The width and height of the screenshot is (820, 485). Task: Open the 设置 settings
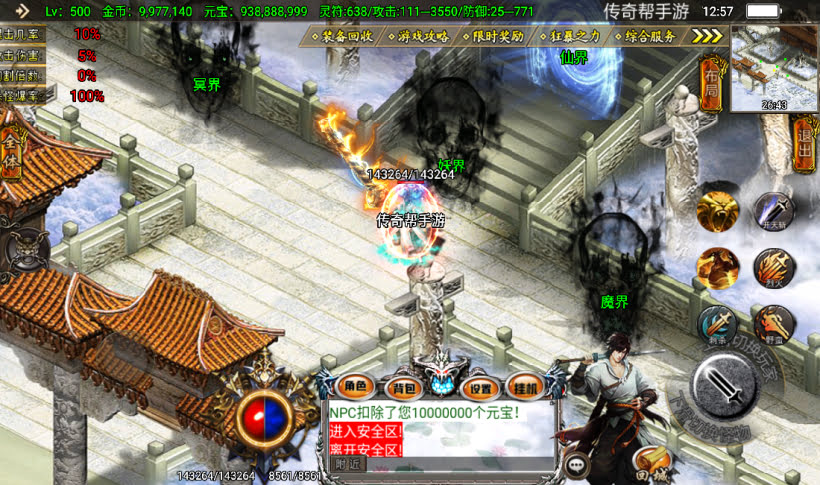[x=482, y=387]
